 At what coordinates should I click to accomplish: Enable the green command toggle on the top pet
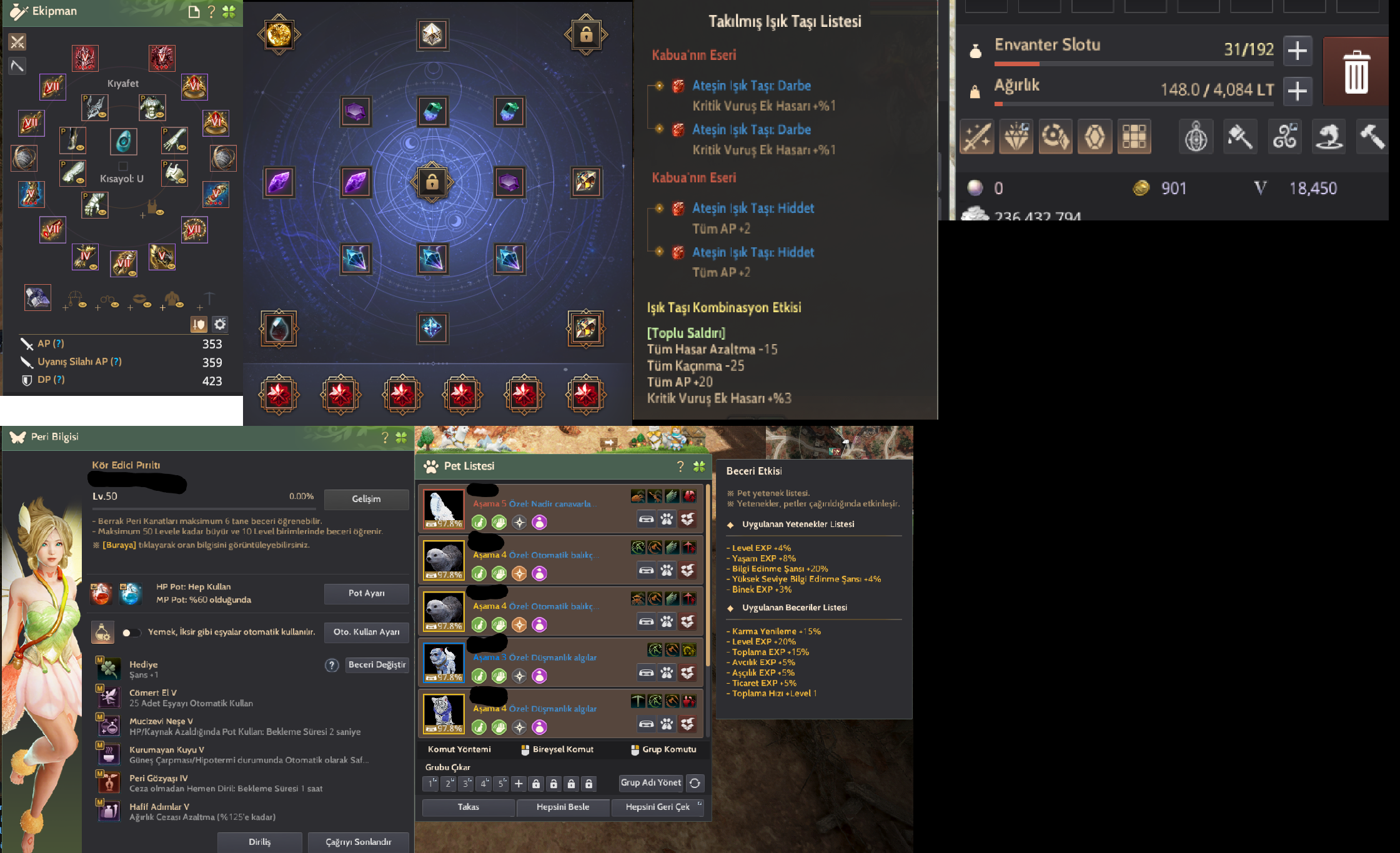point(479,522)
